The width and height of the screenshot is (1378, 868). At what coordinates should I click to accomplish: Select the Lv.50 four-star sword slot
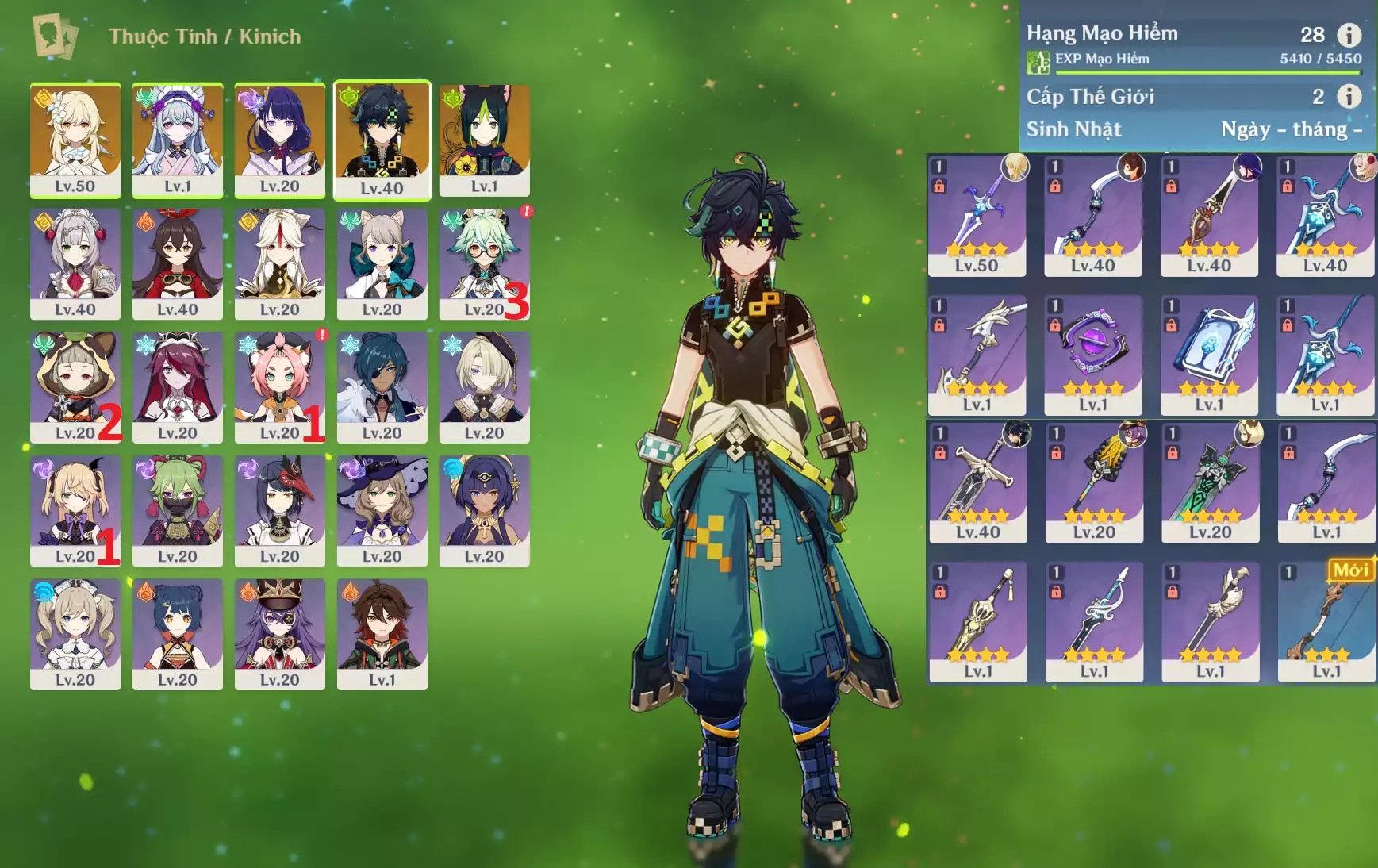pyautogui.click(x=977, y=216)
